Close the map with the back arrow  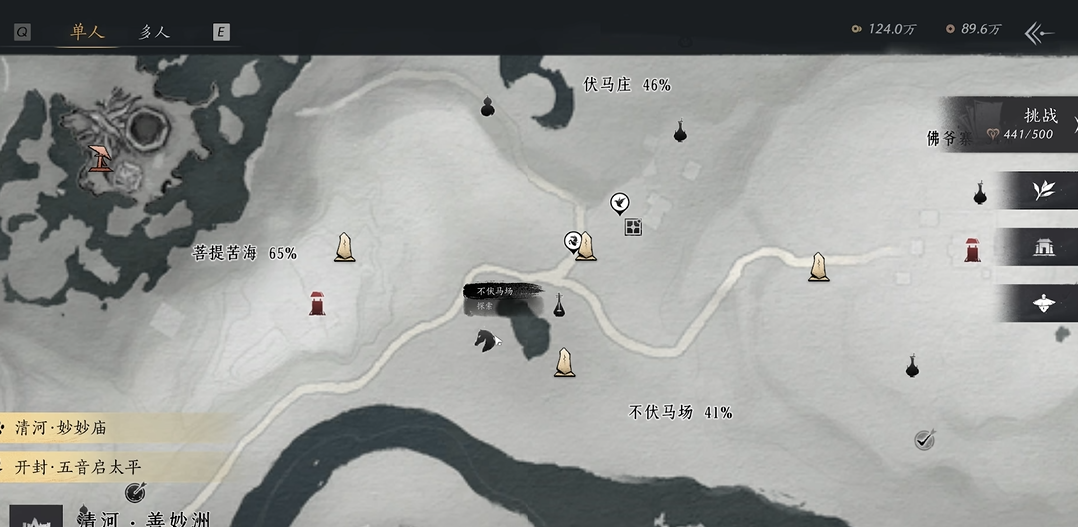(1040, 32)
